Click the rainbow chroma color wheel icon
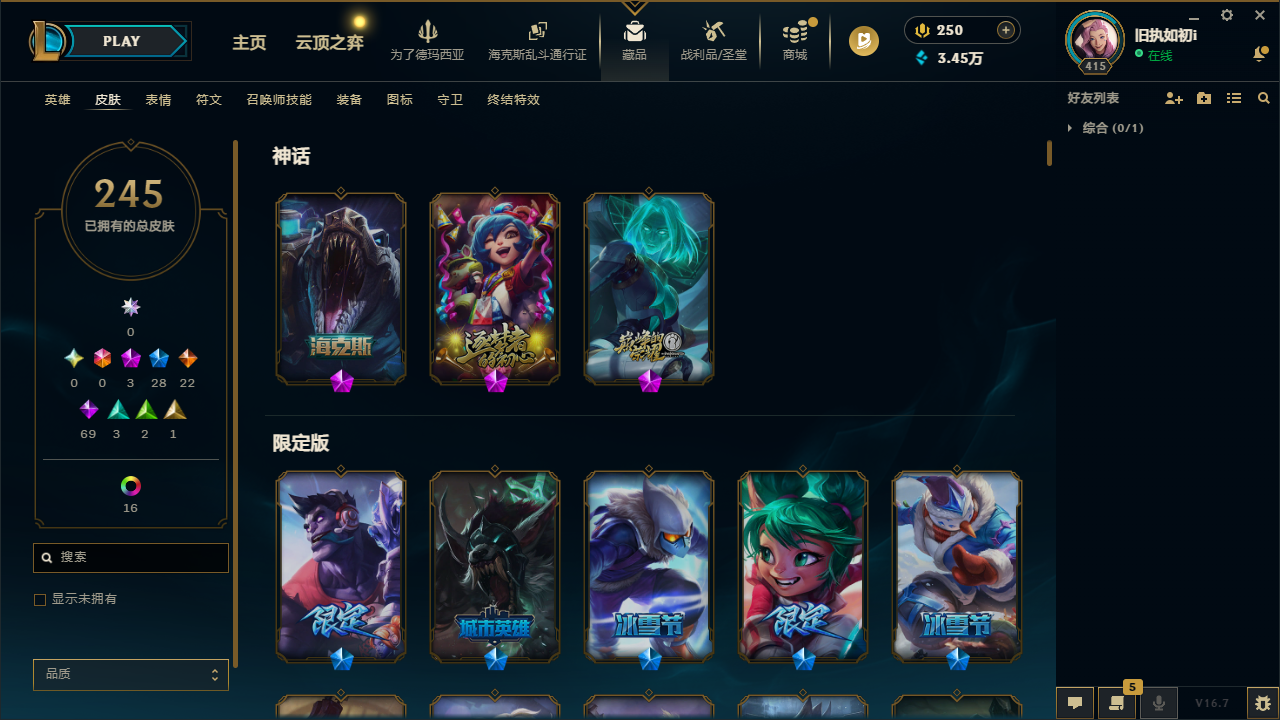1280x720 pixels. point(130,485)
